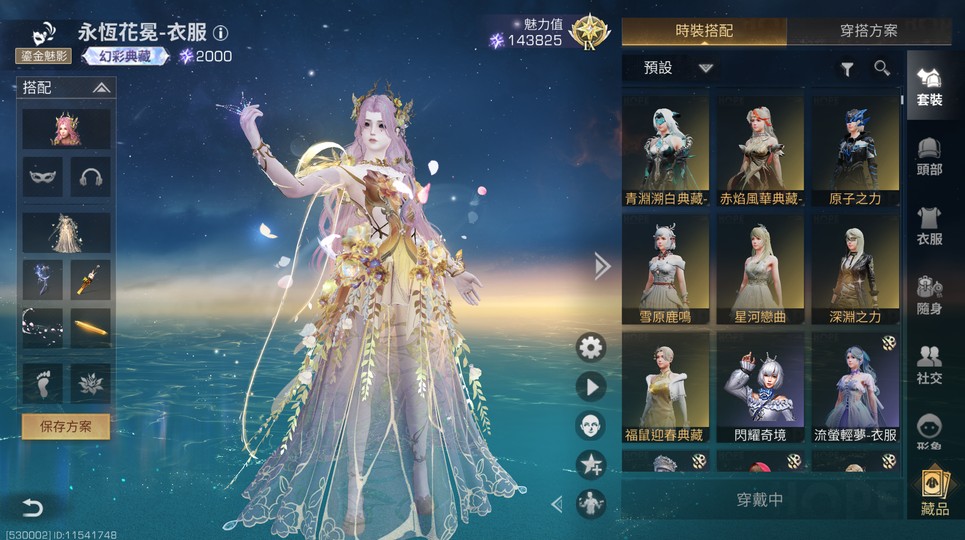The height and width of the screenshot is (540, 965).
Task: Select the headphones accessory slot
Action: point(90,177)
